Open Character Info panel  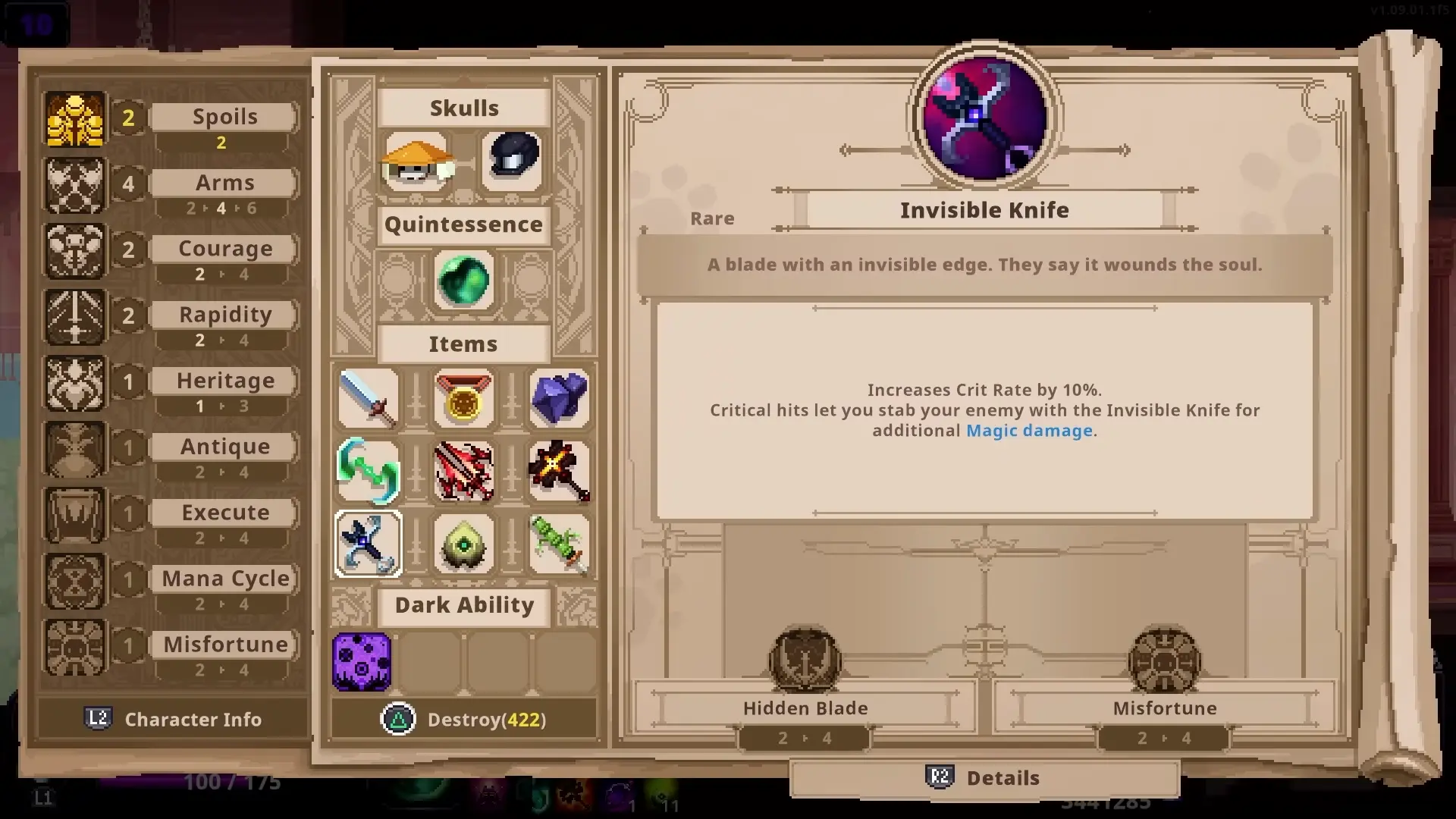click(173, 719)
